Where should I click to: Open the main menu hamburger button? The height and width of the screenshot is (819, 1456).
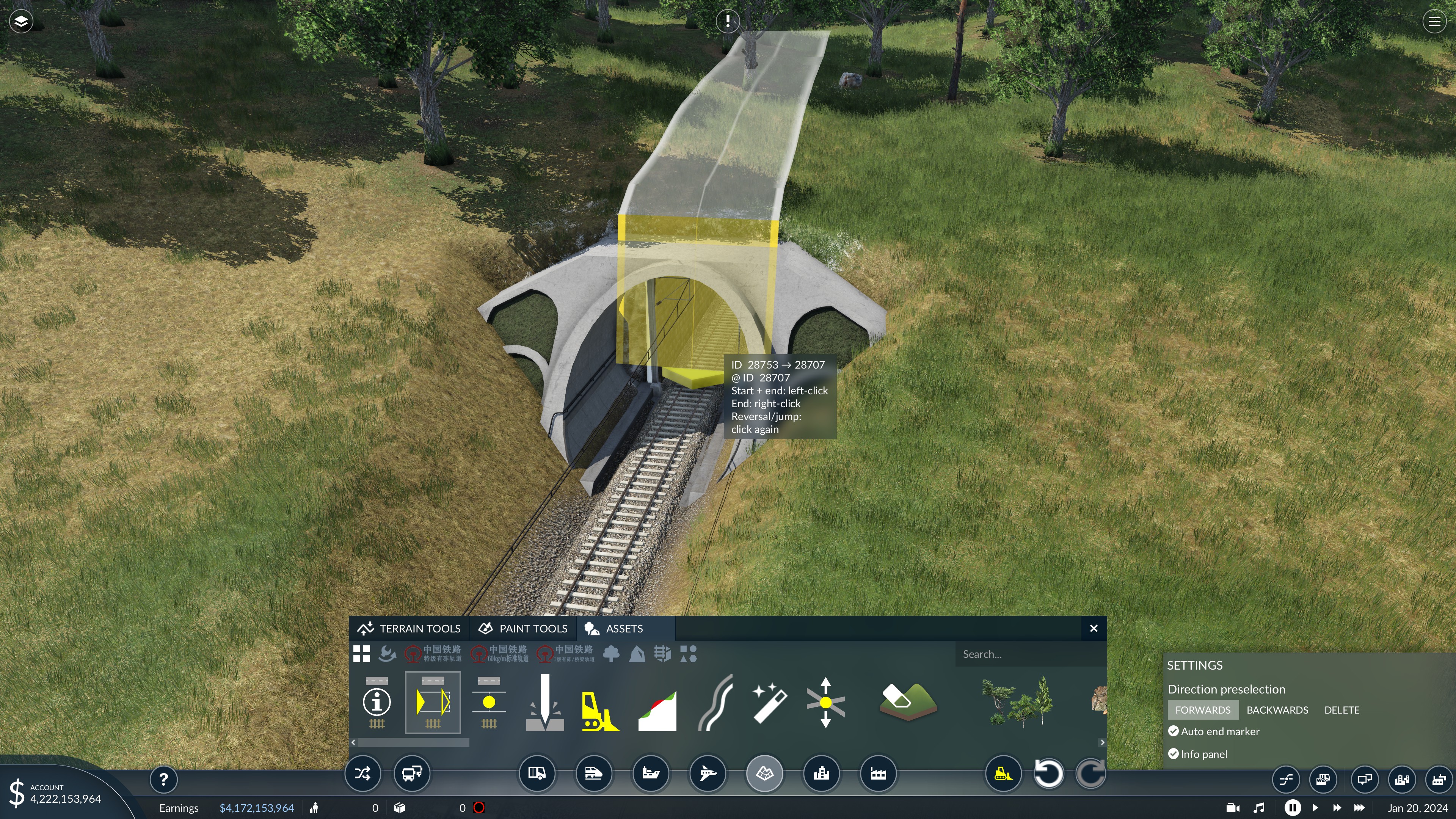(x=1434, y=22)
